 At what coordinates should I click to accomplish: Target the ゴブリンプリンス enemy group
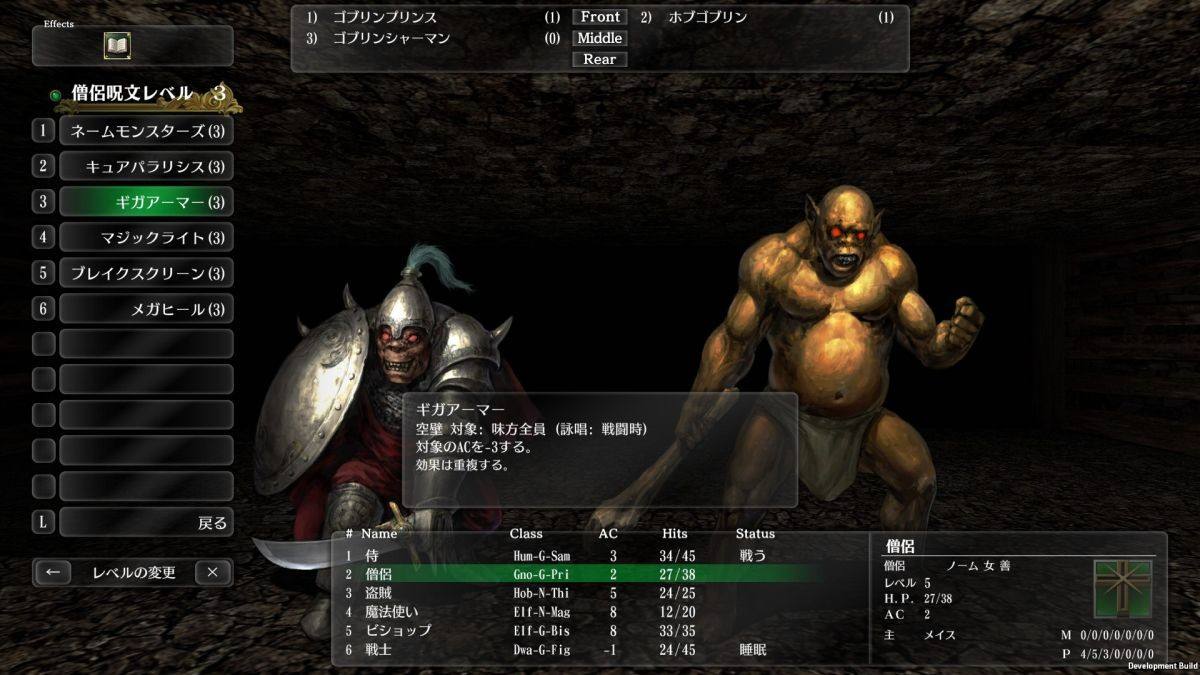(x=385, y=17)
